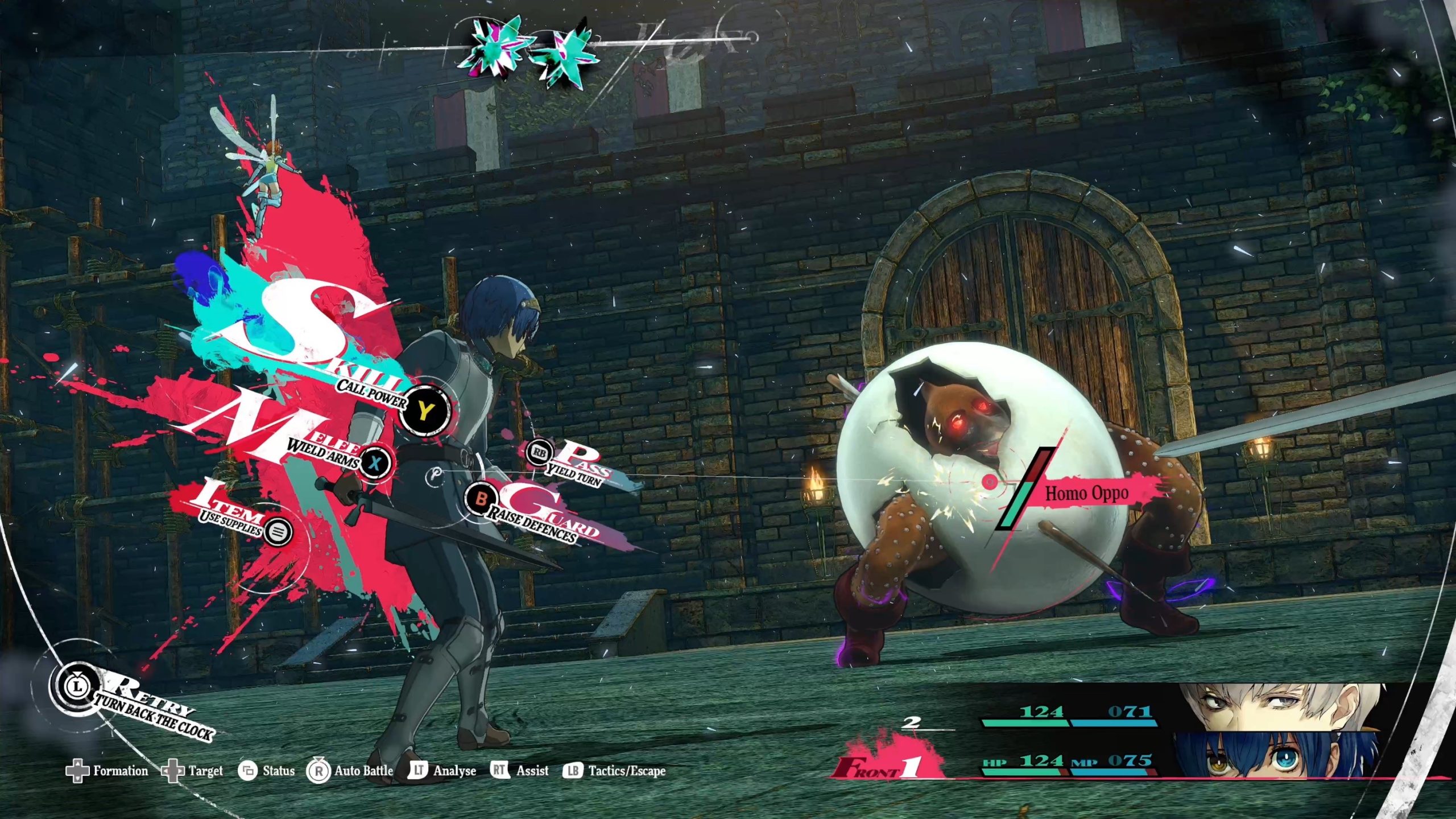Open the Status screen

[x=266, y=771]
